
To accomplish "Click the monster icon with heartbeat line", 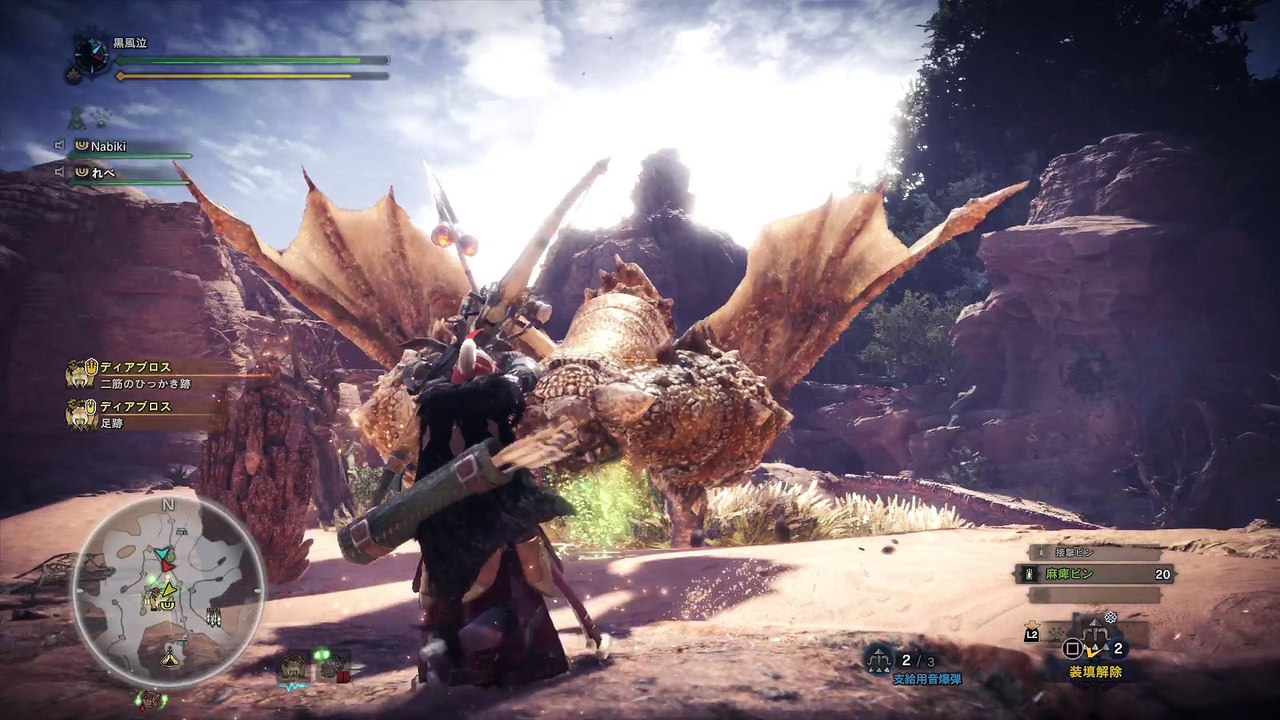I will point(295,666).
